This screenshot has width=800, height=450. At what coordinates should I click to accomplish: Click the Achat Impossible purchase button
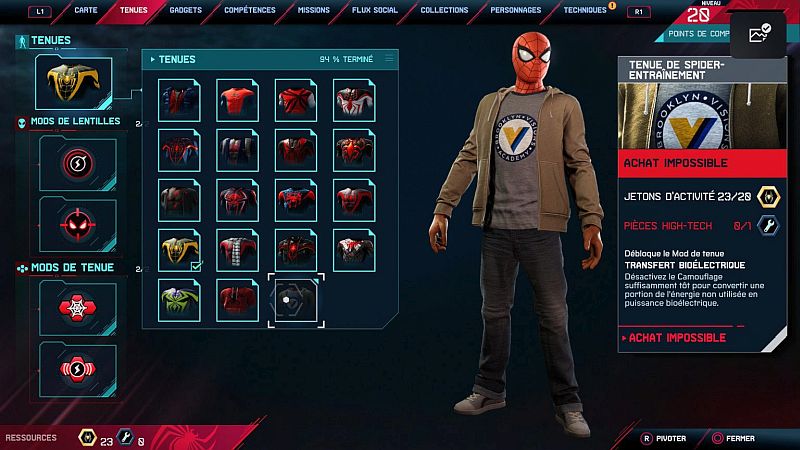(x=703, y=337)
